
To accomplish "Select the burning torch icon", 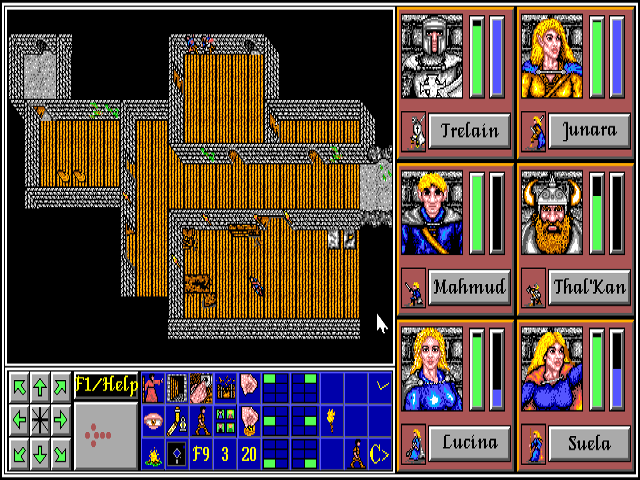I will [x=331, y=418].
